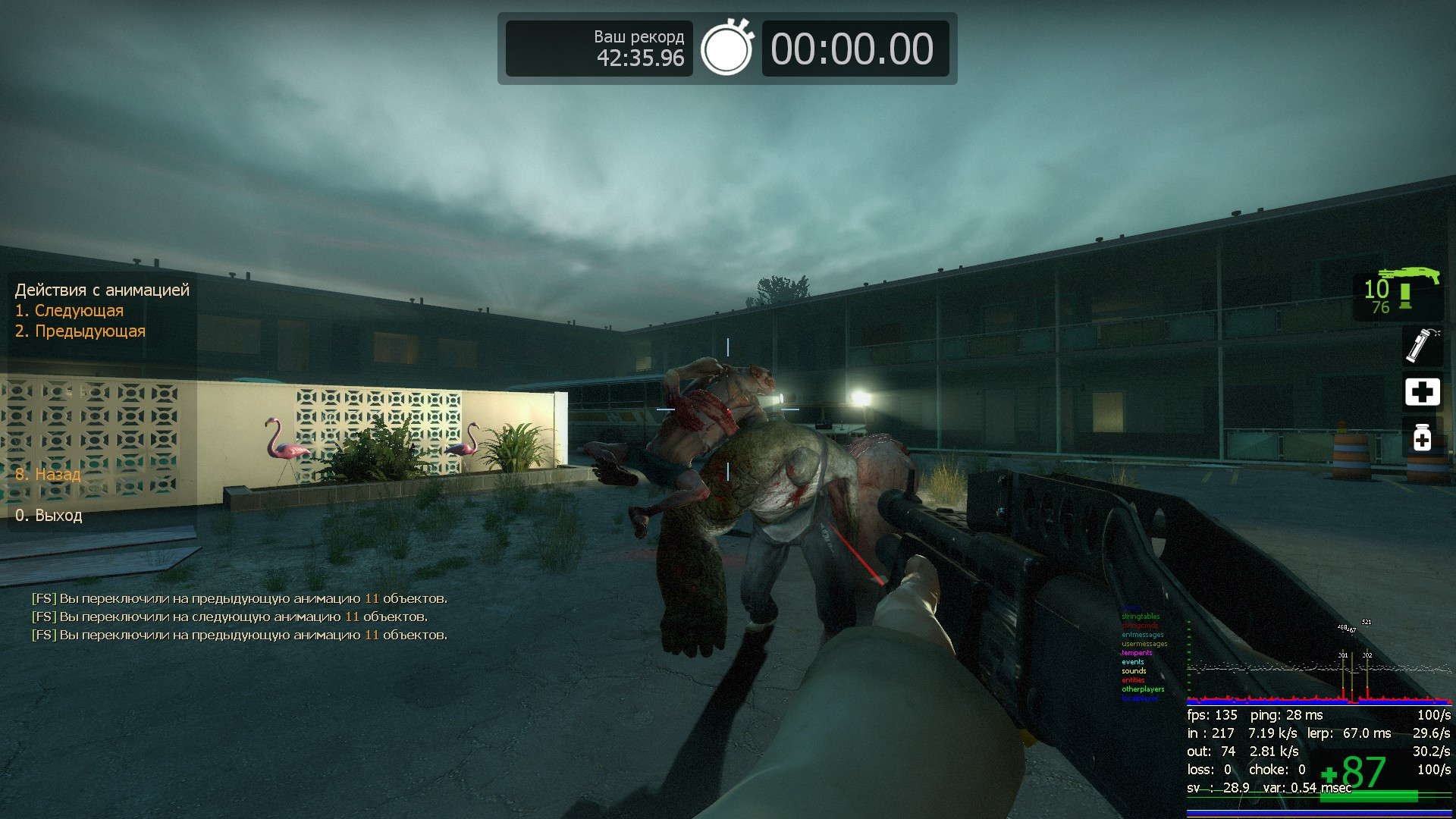Screen dimensions: 1456x819
Task: Select the pain pills slot
Action: click(x=1422, y=438)
